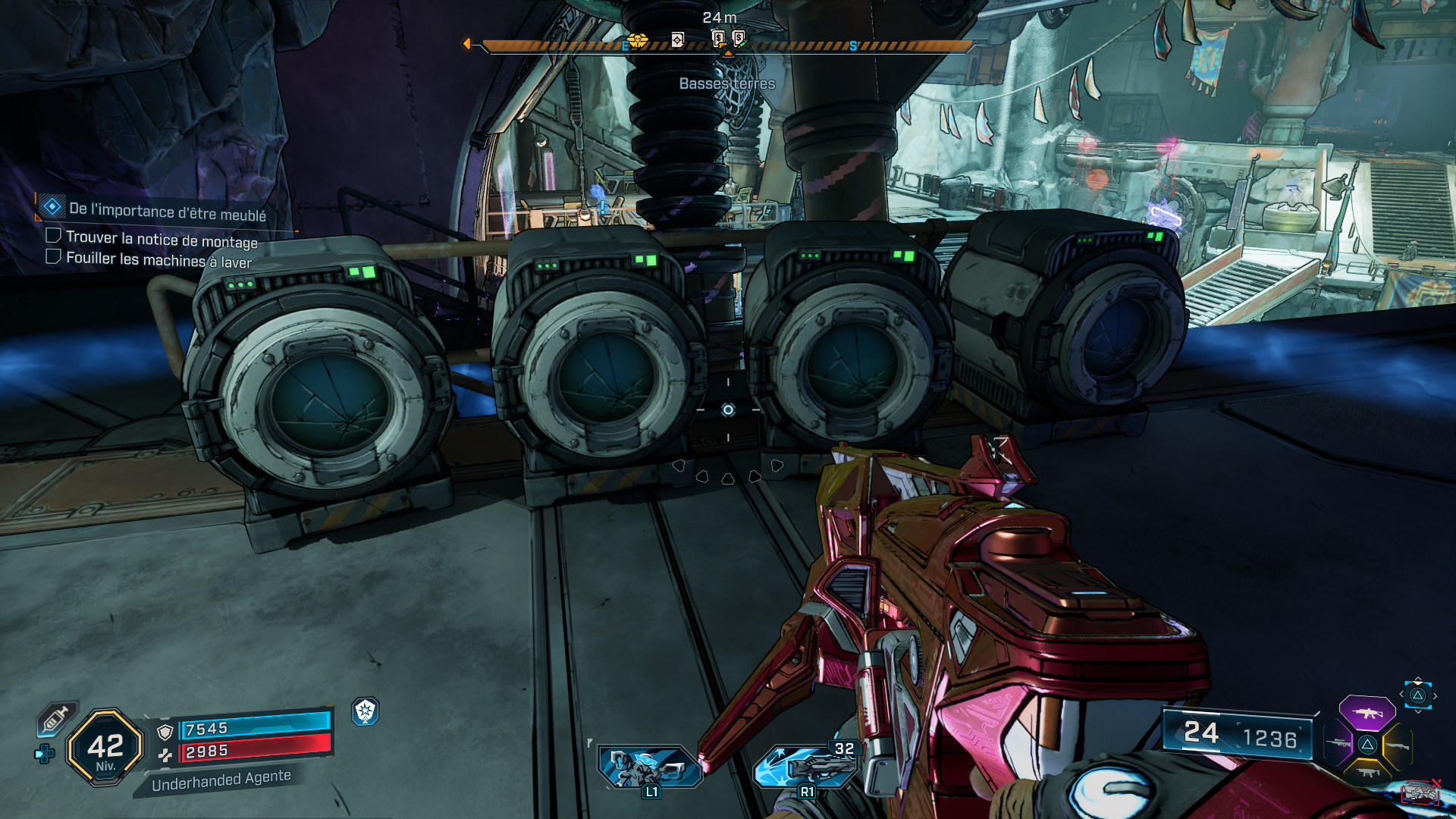Screen dimensions: 1456x819
Task: Select the crosshair document marker on the compass
Action: coord(678,39)
